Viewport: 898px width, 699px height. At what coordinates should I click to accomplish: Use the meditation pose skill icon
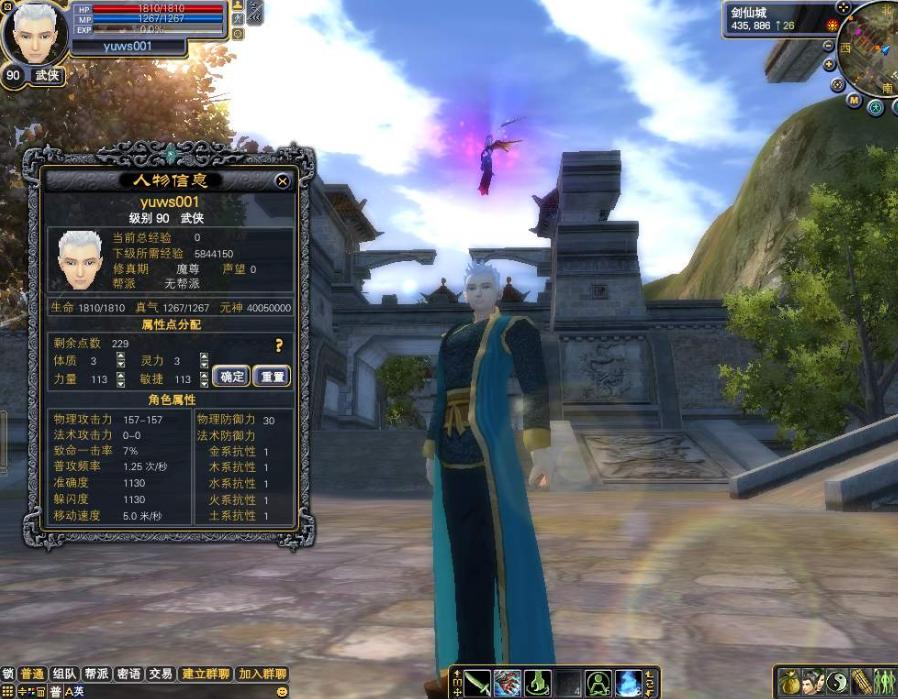(598, 683)
